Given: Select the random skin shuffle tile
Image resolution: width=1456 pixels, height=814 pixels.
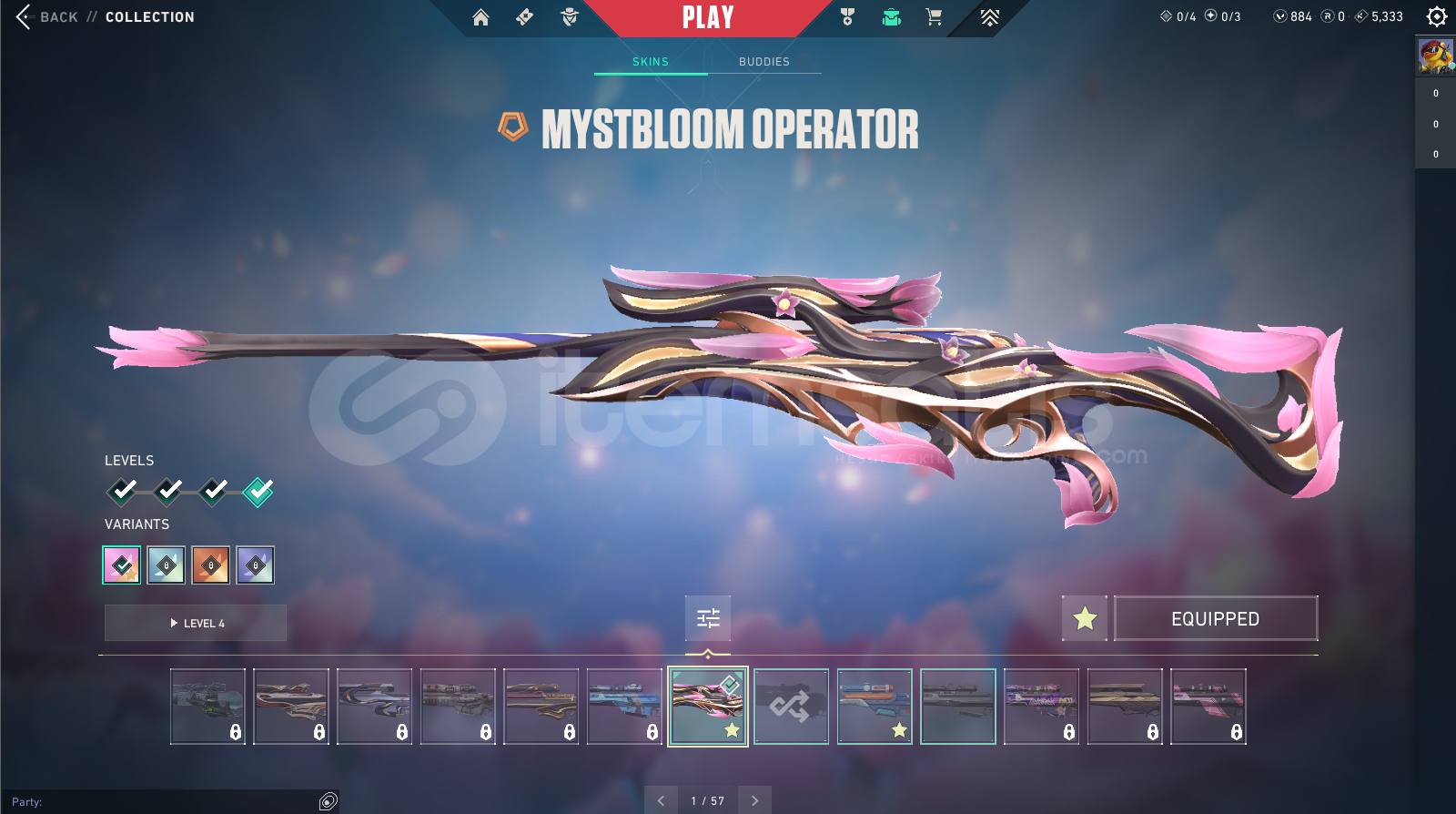Looking at the screenshot, I should coord(791,707).
